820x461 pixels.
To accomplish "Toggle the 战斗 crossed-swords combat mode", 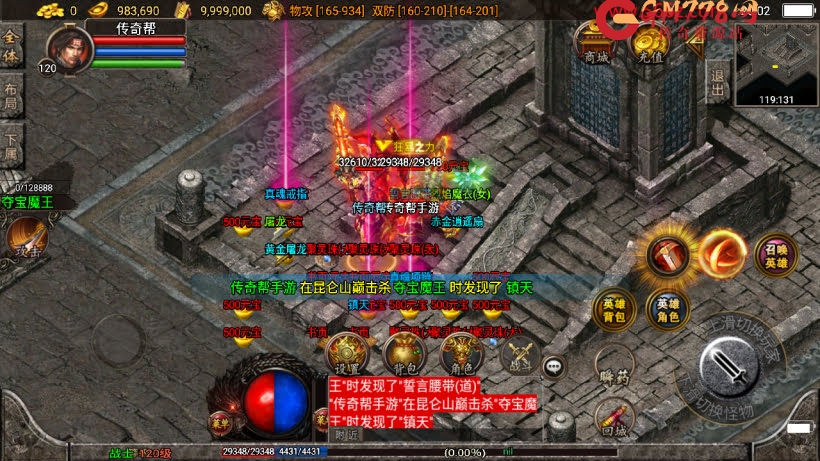I will click(x=518, y=353).
